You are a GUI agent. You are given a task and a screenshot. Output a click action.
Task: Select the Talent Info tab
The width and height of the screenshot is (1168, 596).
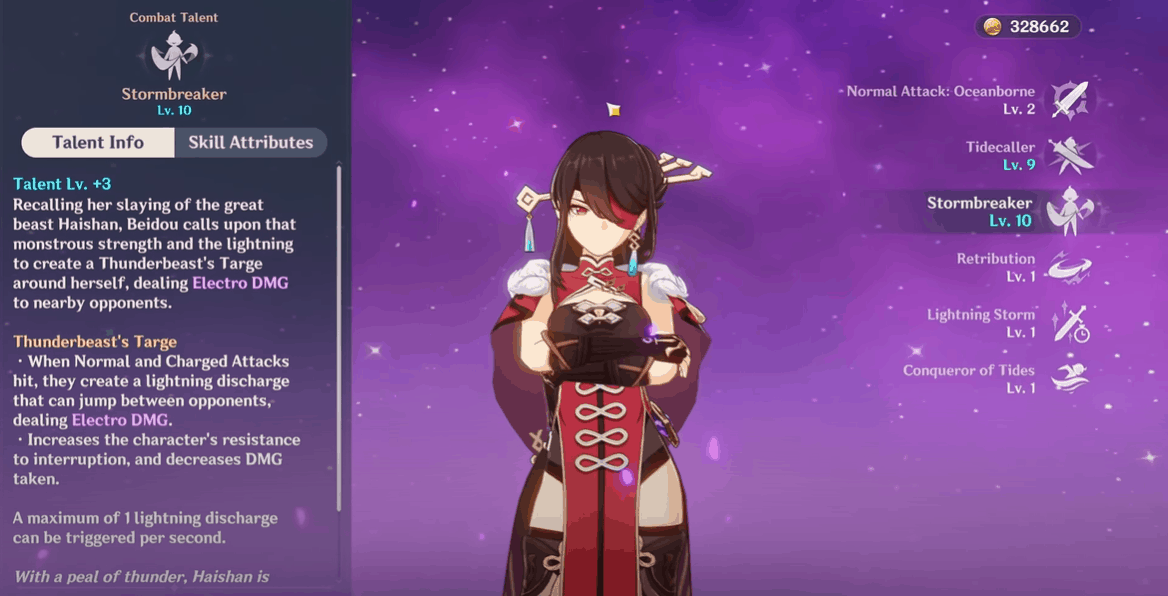pos(98,143)
